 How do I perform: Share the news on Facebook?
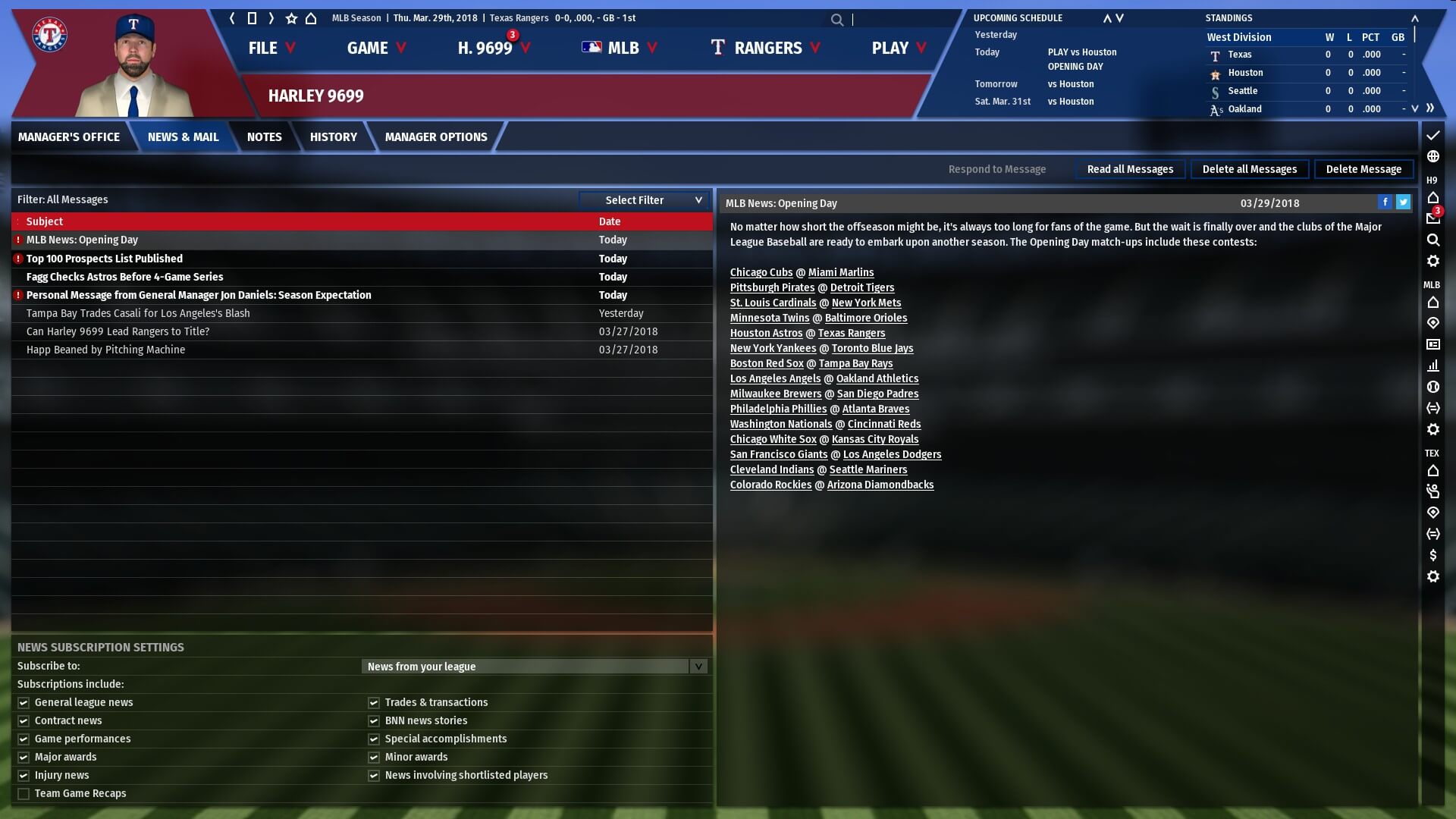click(1385, 202)
